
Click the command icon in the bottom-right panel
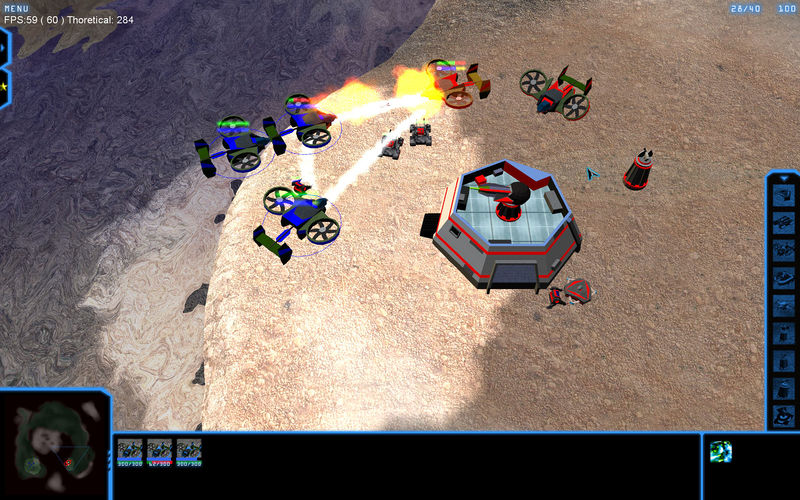tap(721, 452)
